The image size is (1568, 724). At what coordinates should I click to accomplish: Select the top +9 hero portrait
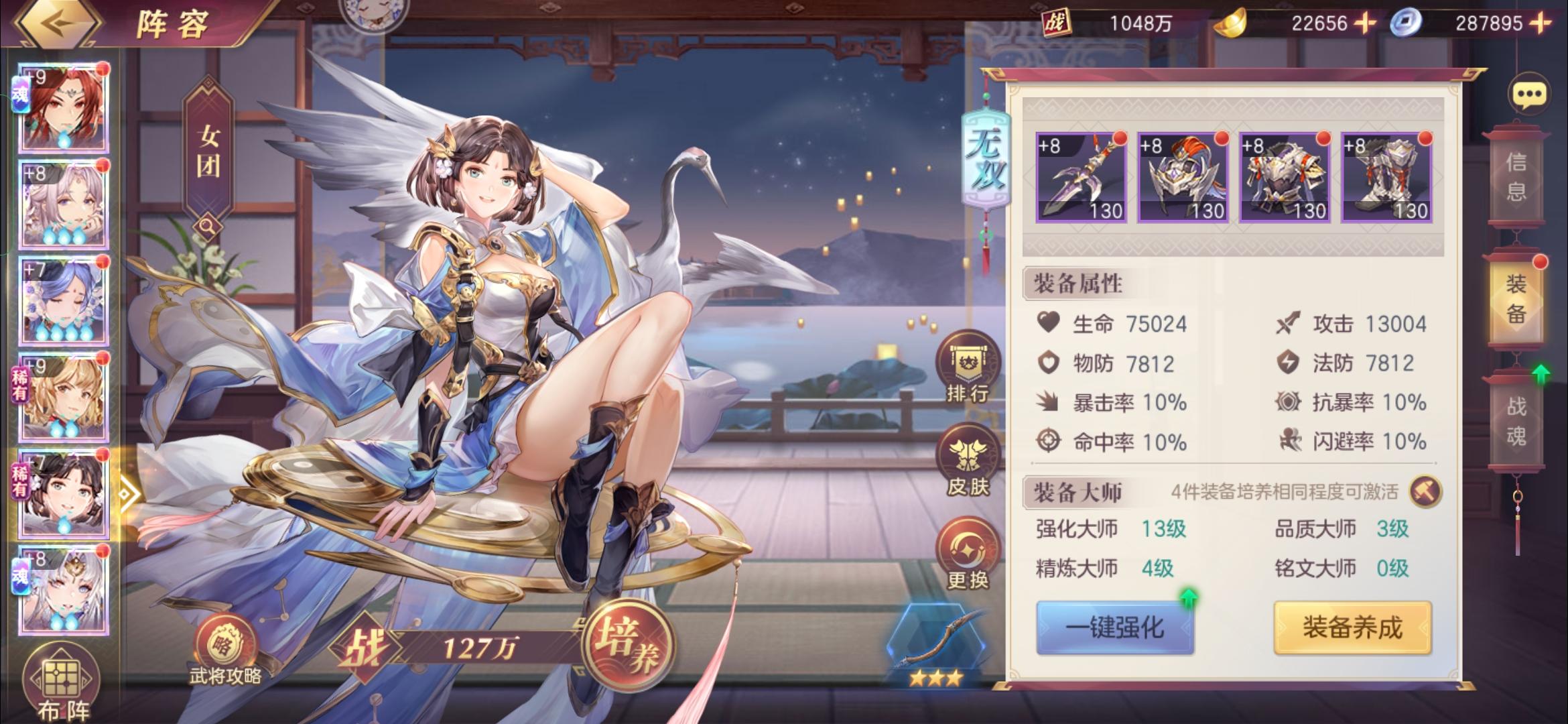click(x=64, y=107)
